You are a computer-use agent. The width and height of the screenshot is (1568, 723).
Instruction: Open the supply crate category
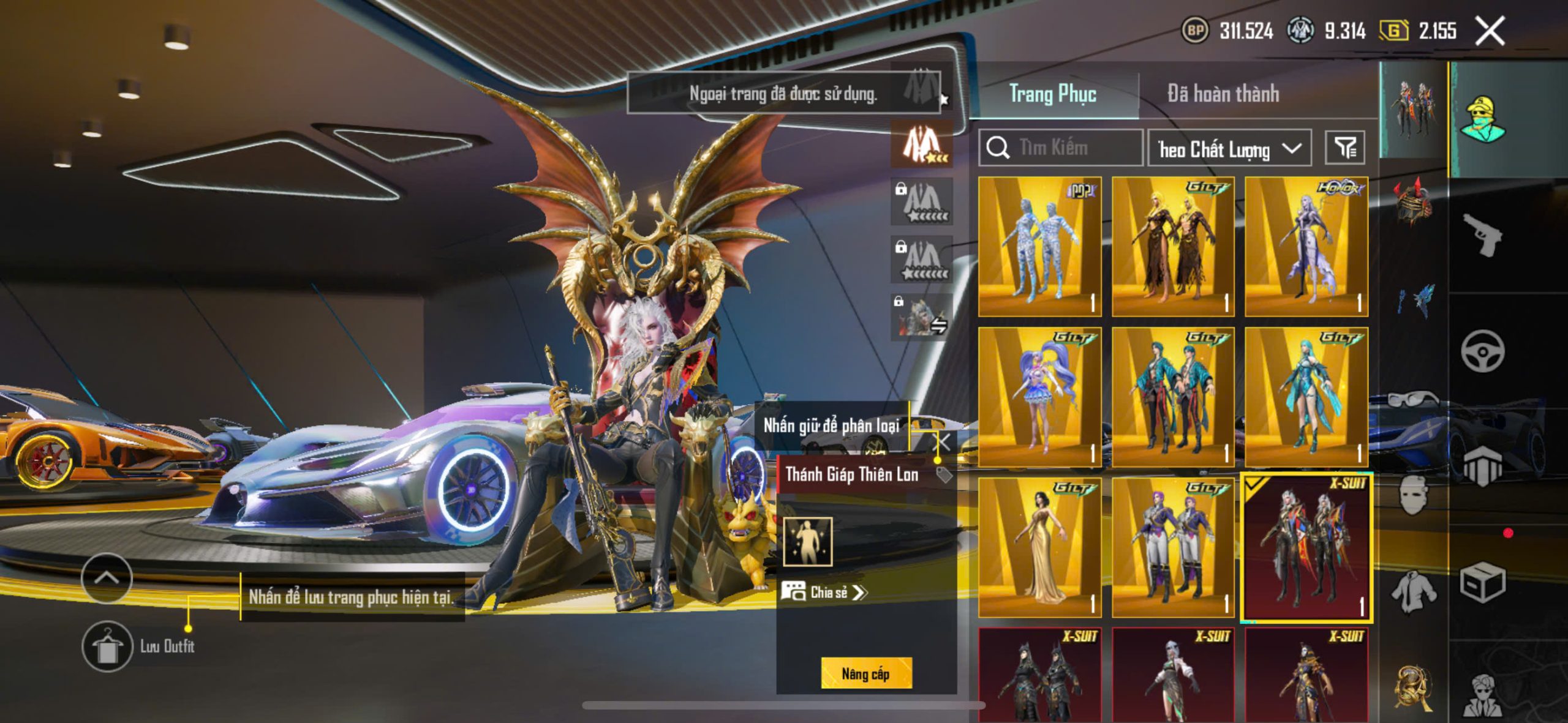[x=1482, y=583]
